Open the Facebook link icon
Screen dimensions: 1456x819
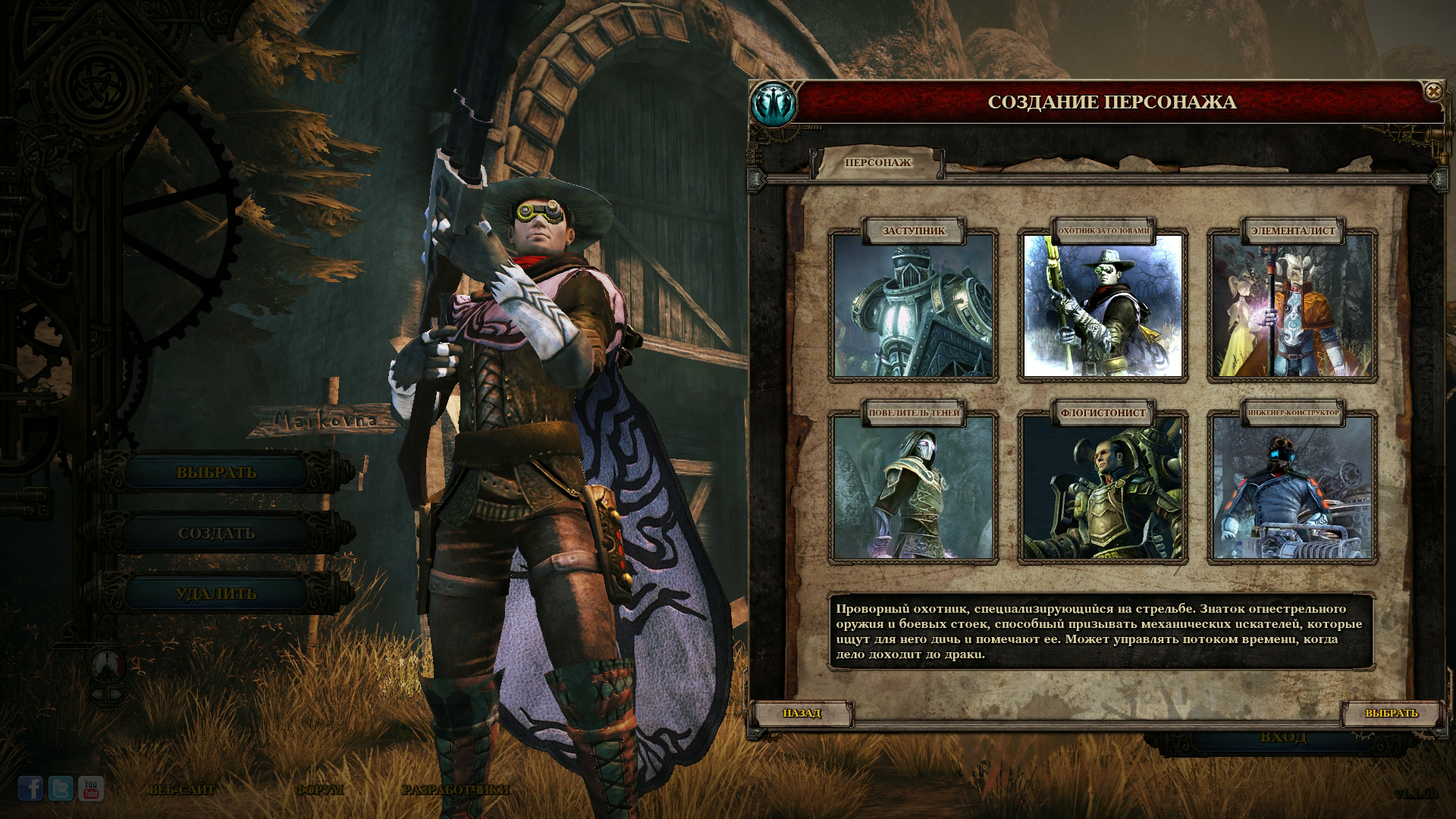point(30,789)
